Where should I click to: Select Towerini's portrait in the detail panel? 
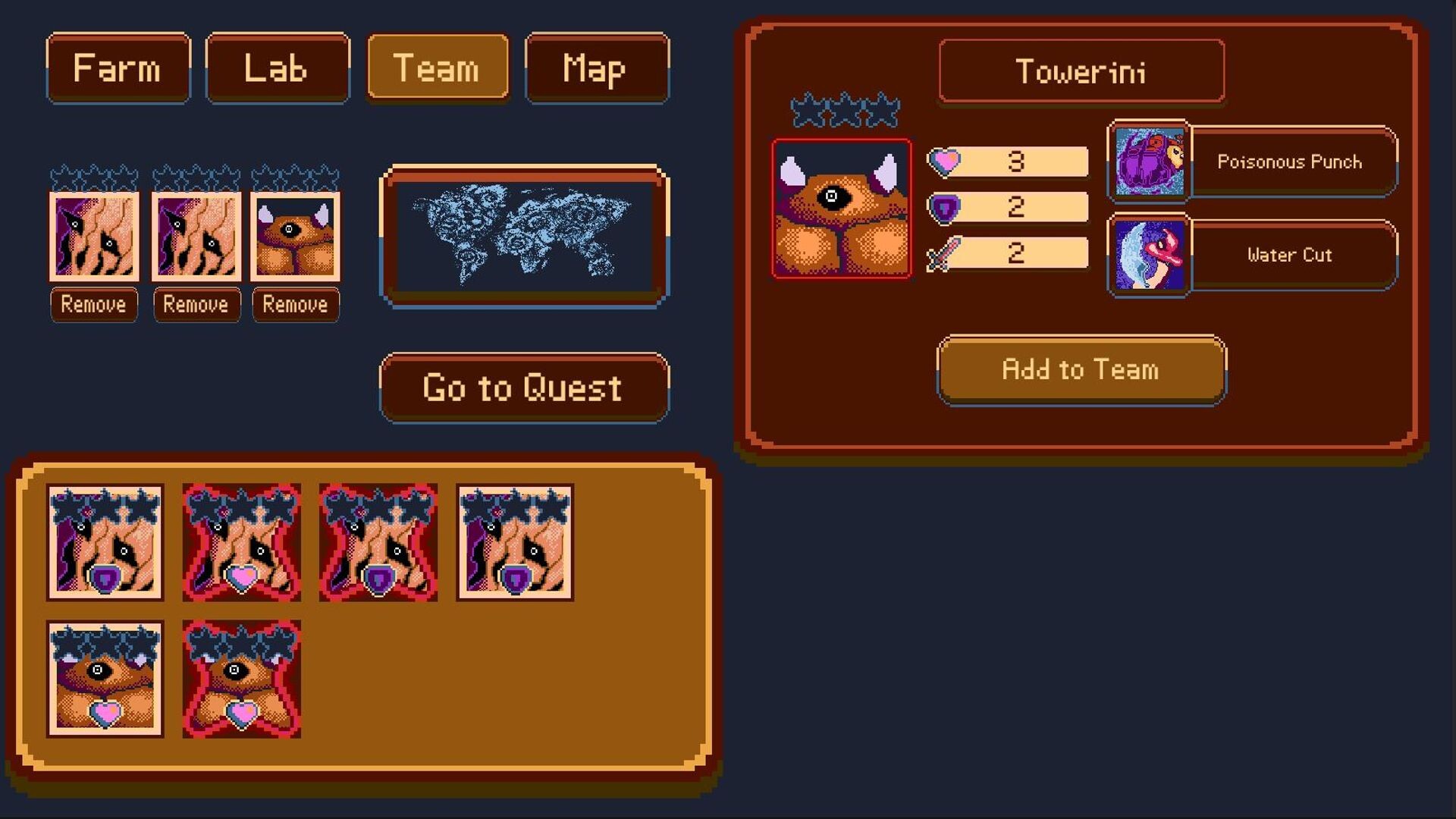[840, 209]
